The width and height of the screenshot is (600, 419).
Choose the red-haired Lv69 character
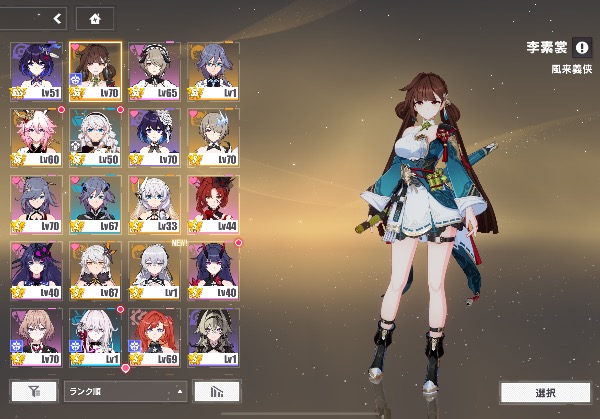tap(154, 337)
